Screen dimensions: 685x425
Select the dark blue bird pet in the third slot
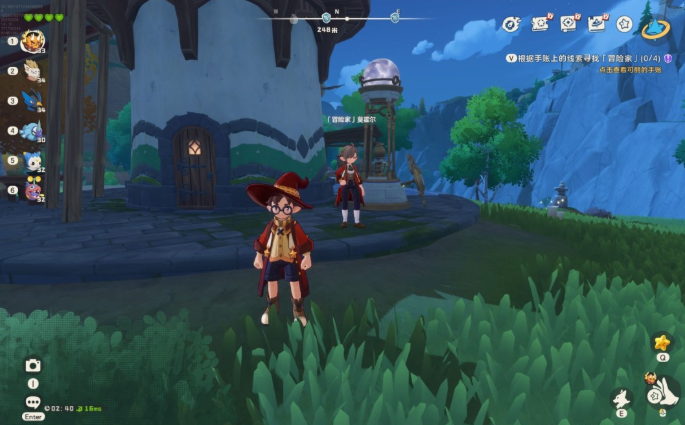[x=32, y=101]
